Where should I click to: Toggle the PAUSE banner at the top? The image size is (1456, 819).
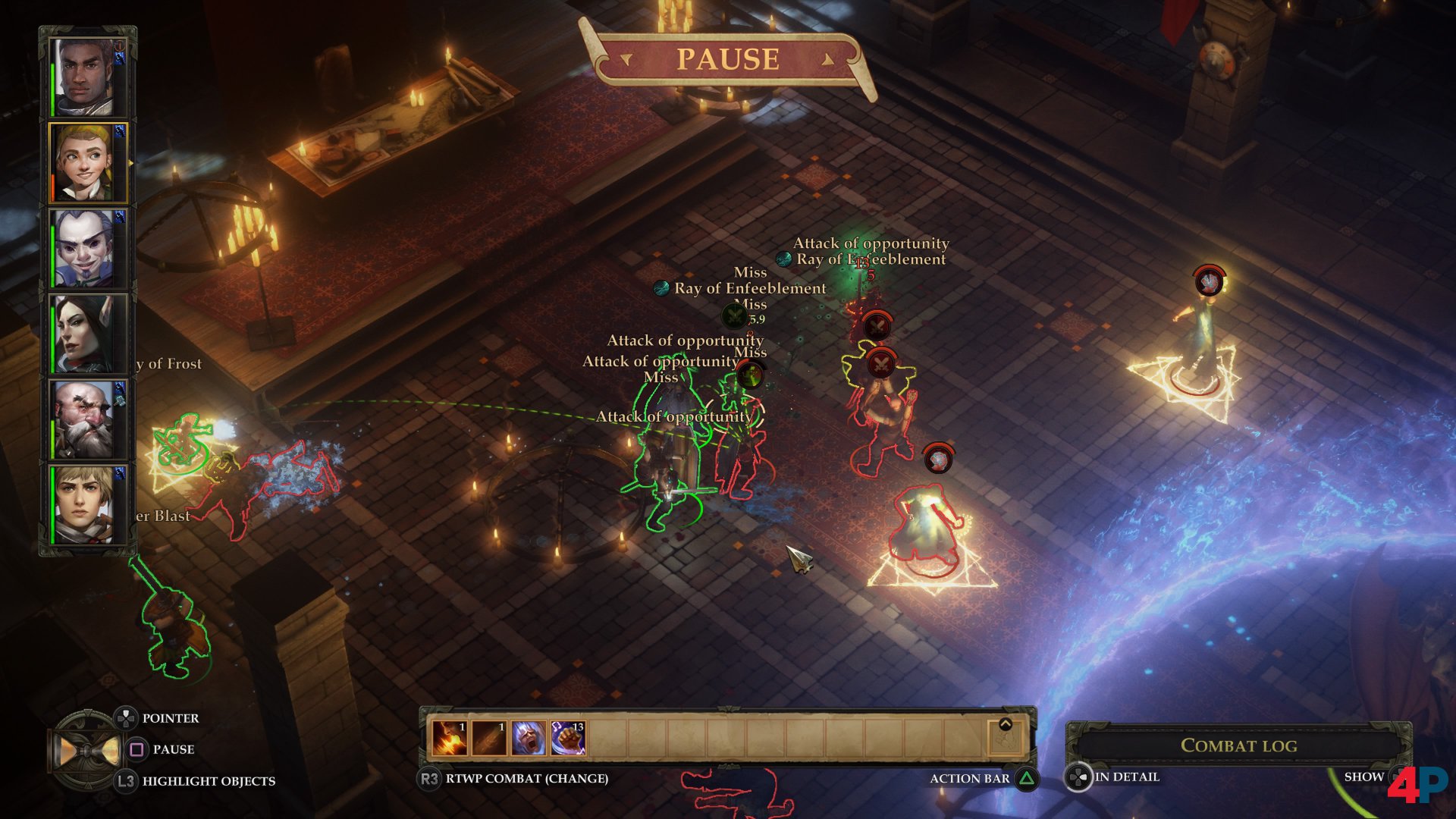[x=727, y=59]
